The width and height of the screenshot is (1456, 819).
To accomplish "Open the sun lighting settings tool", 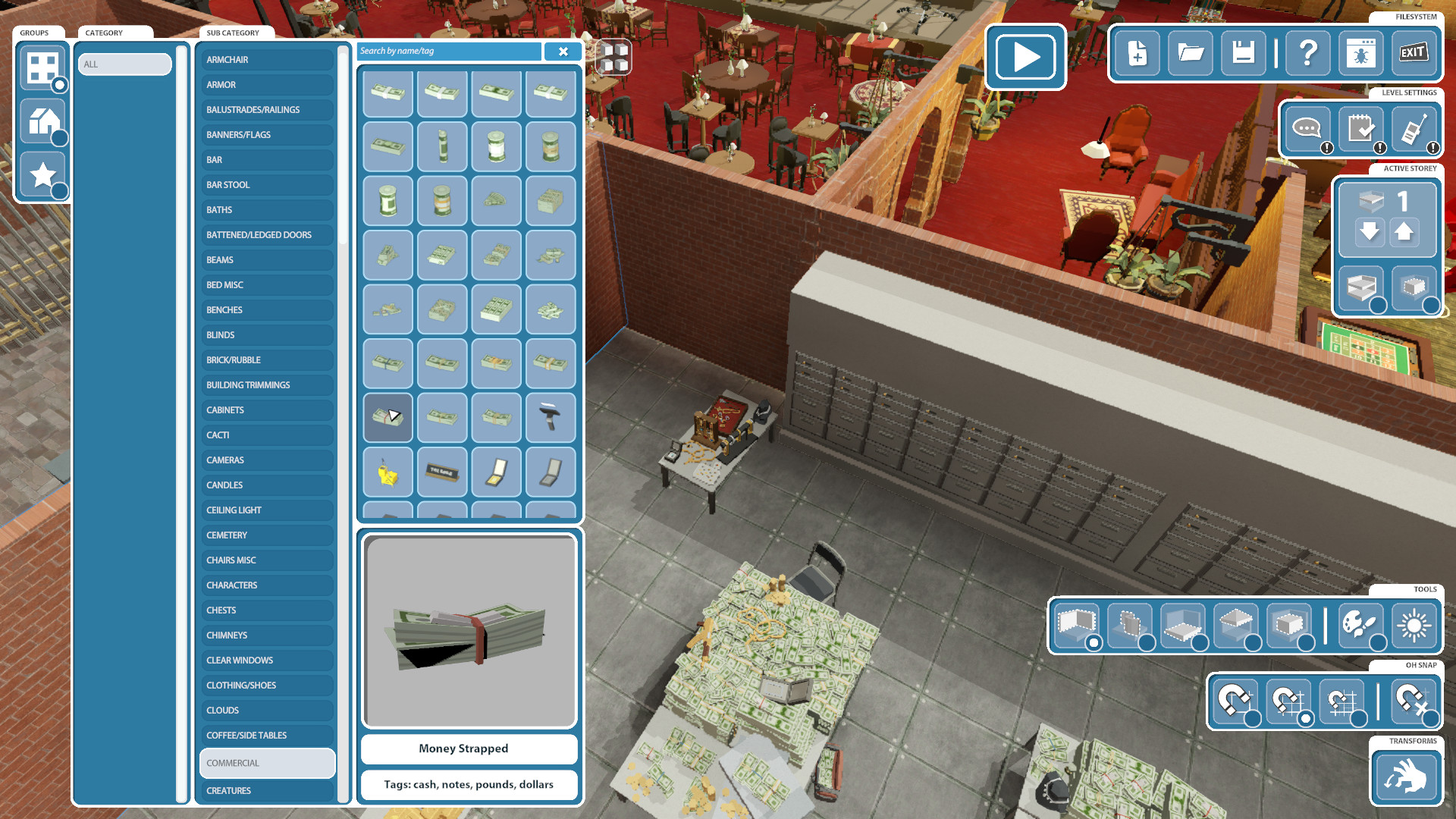I will (x=1415, y=626).
